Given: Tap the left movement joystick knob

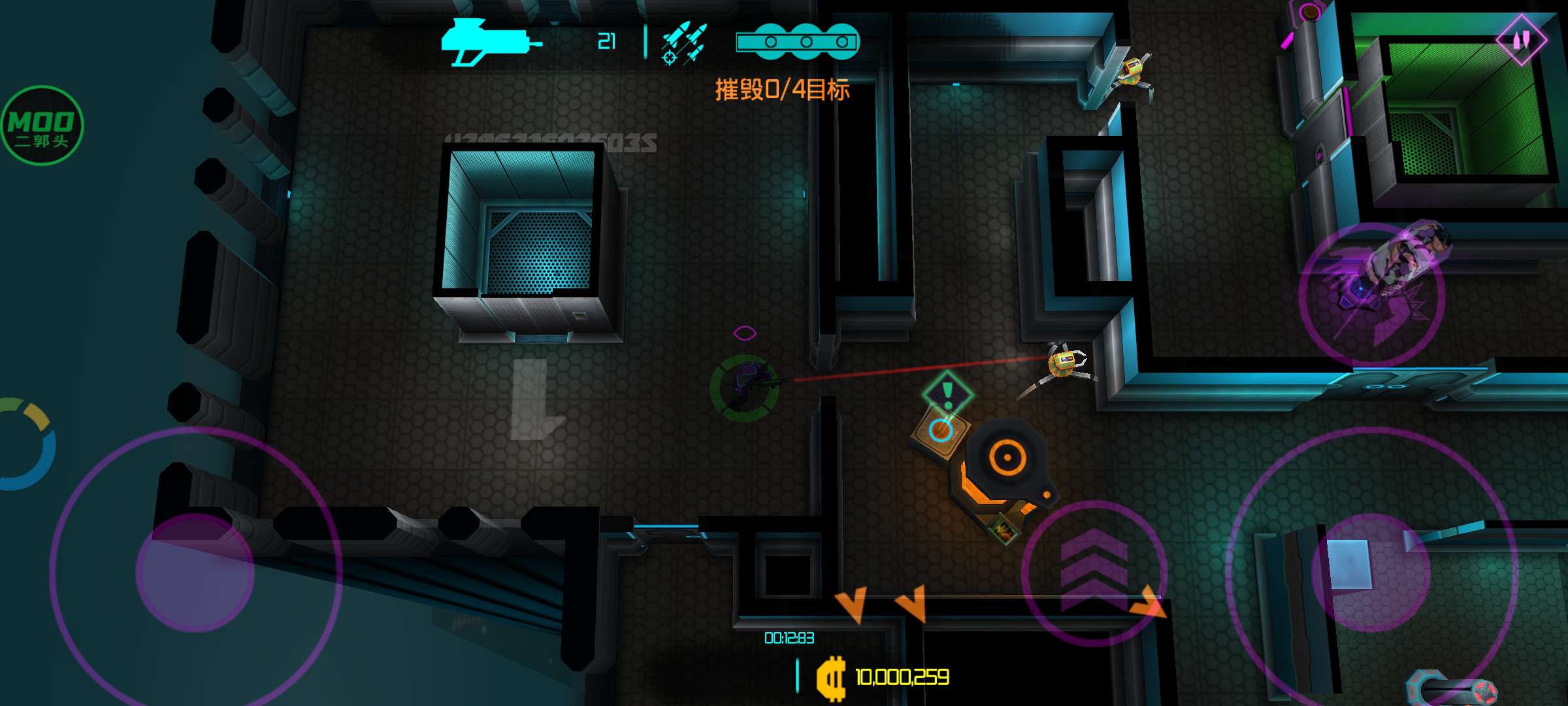Looking at the screenshot, I should pos(195,573).
